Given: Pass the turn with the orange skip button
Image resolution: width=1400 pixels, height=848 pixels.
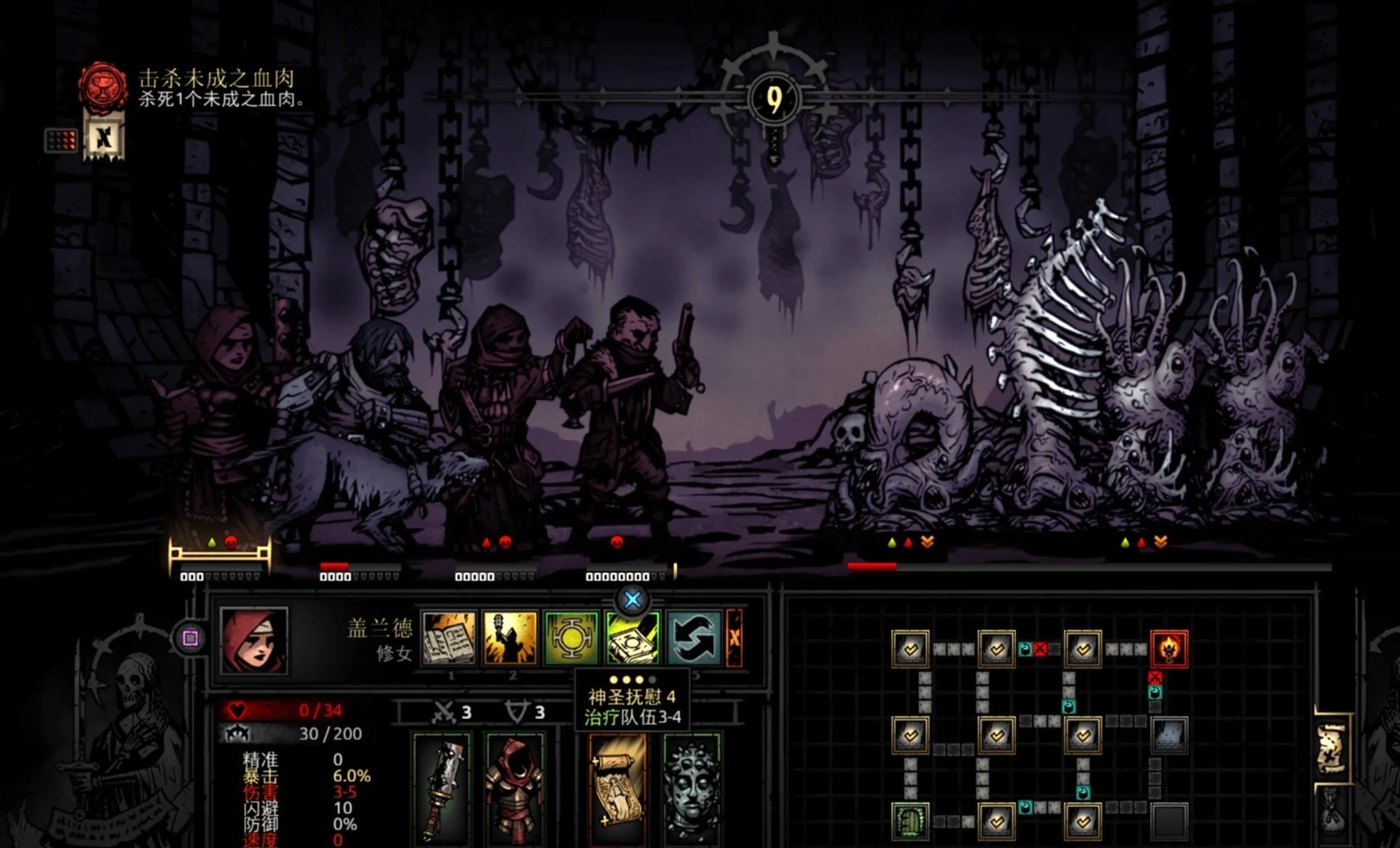Looking at the screenshot, I should (735, 638).
